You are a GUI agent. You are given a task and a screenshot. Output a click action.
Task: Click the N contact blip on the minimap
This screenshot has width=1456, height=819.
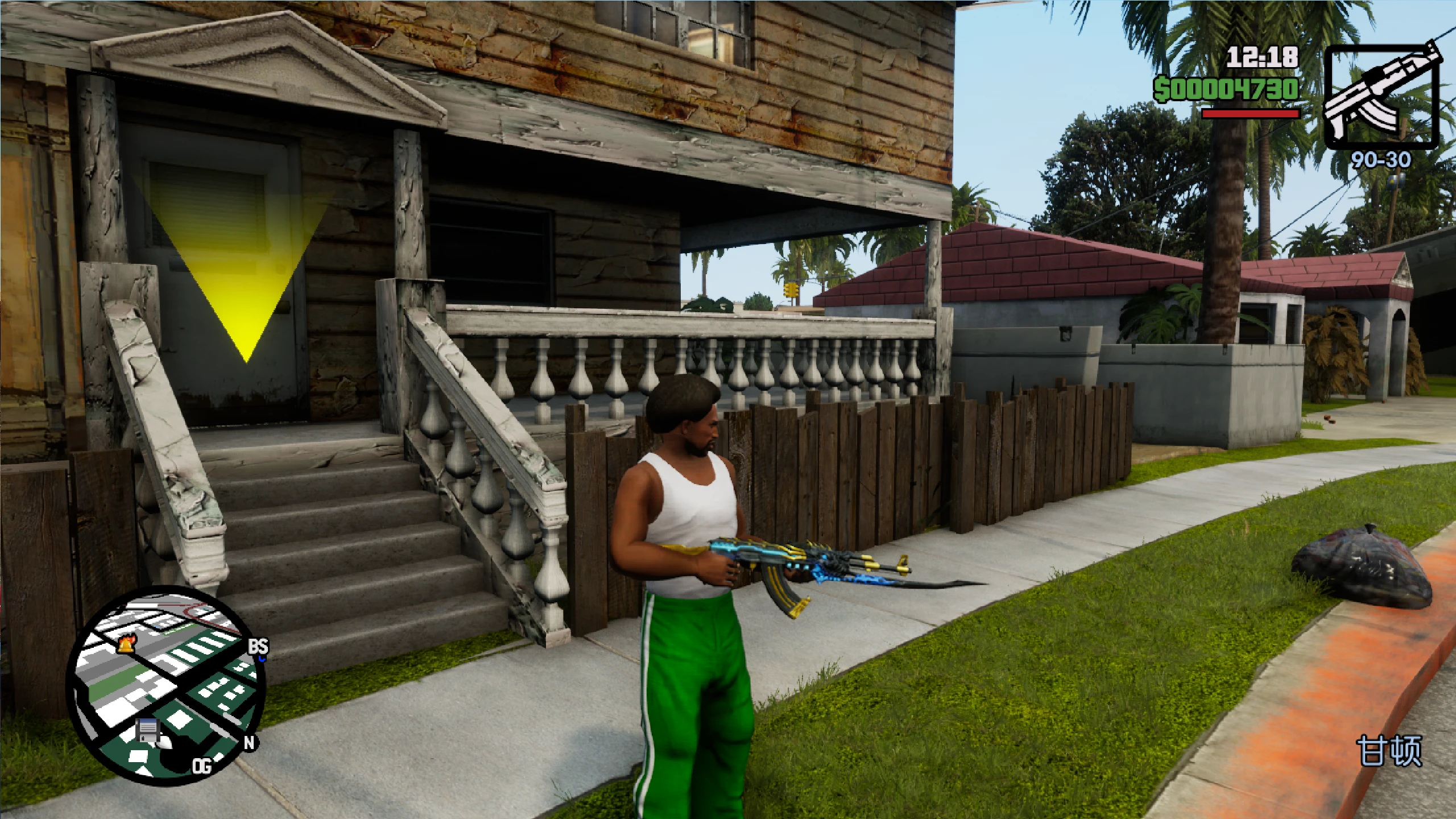pos(249,743)
